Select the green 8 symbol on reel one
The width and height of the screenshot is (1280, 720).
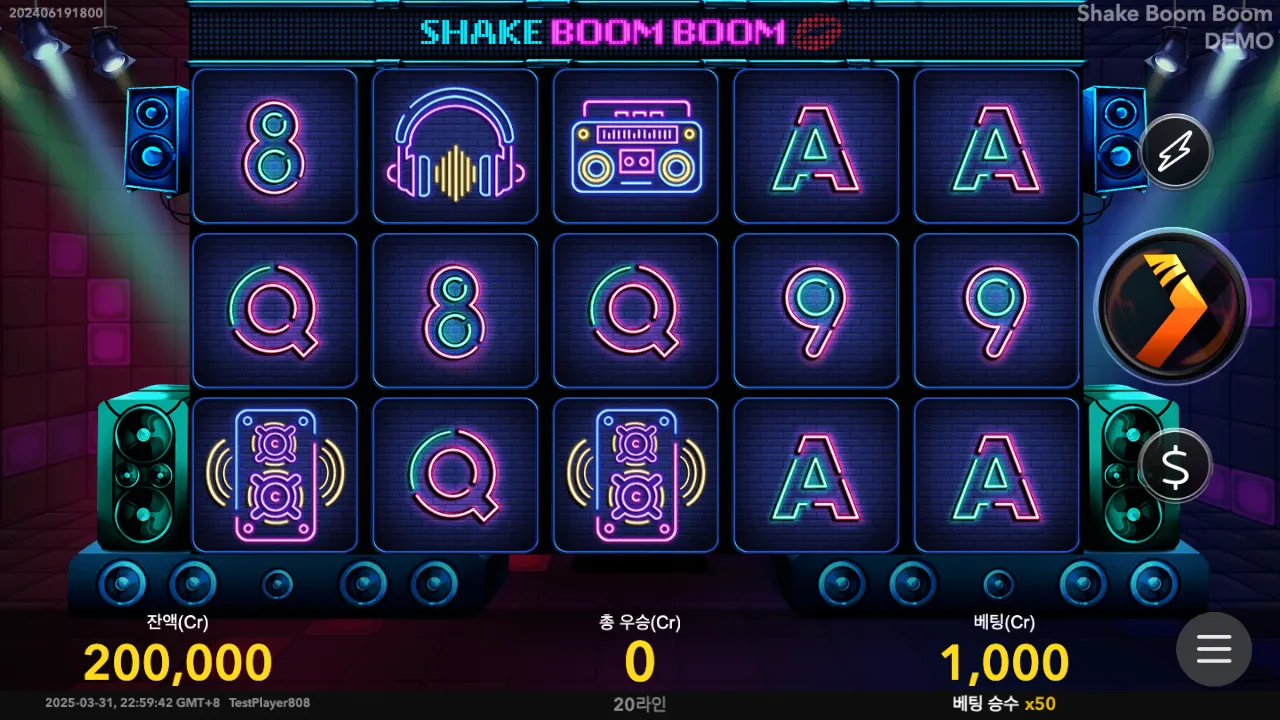coord(275,147)
